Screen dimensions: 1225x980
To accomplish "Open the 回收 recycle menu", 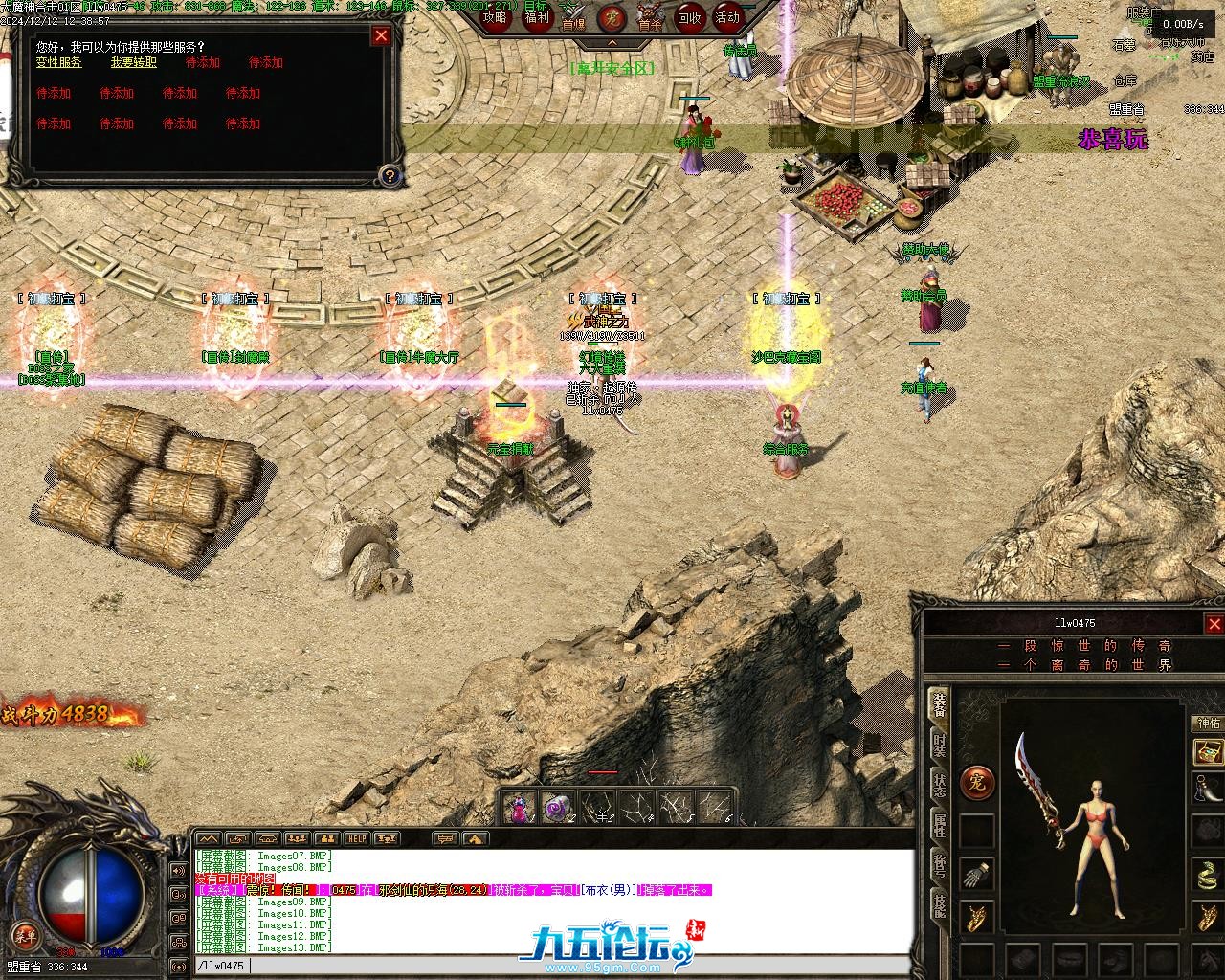I will click(689, 17).
